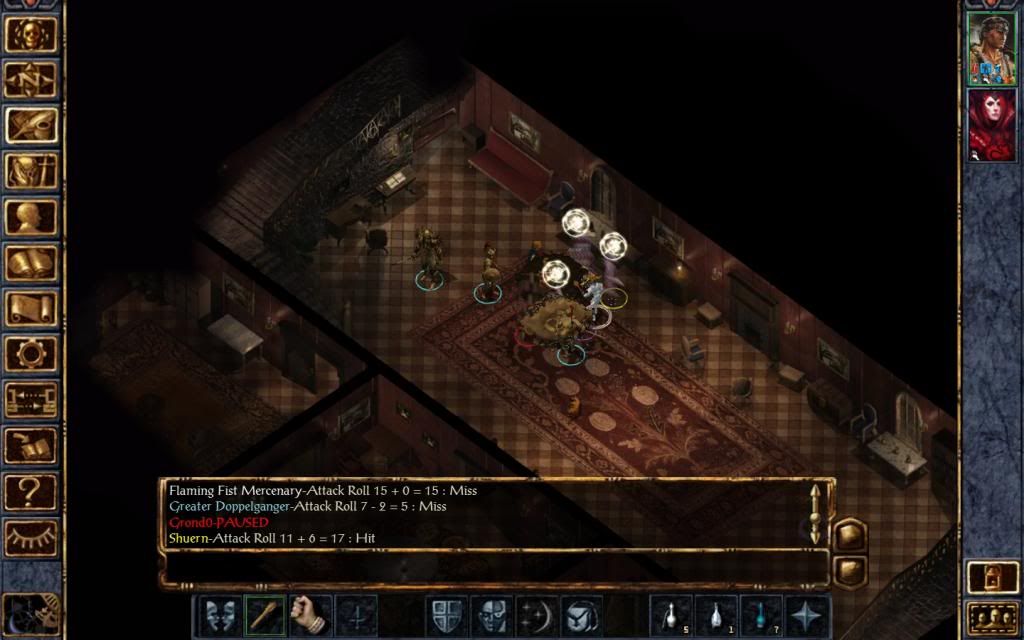The image size is (1024, 640).
Task: Open the area map compass button
Action: point(31,80)
